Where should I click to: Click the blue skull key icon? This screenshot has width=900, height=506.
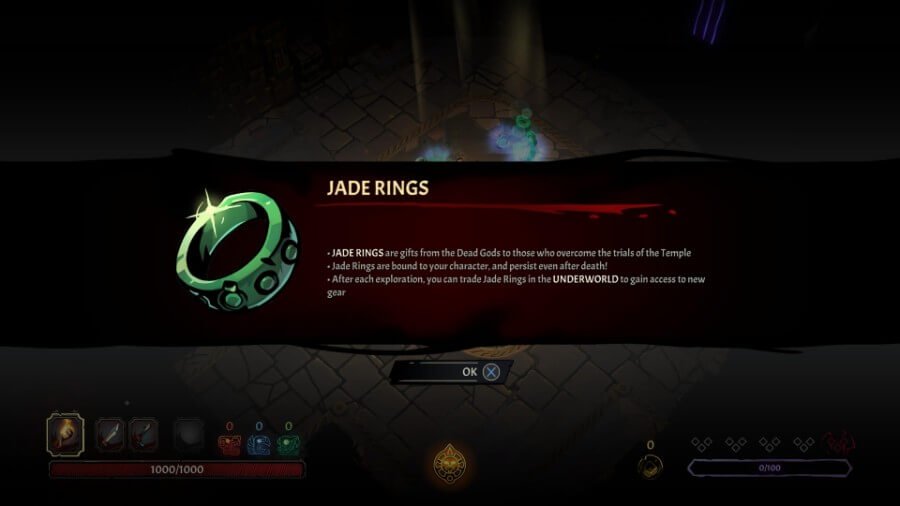(x=259, y=445)
